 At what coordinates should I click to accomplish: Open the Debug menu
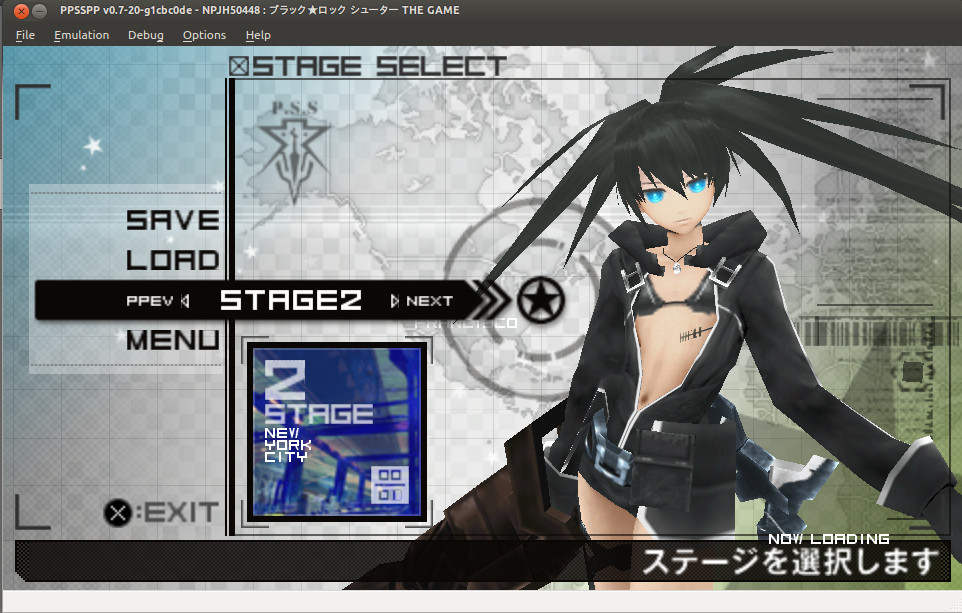tap(146, 35)
